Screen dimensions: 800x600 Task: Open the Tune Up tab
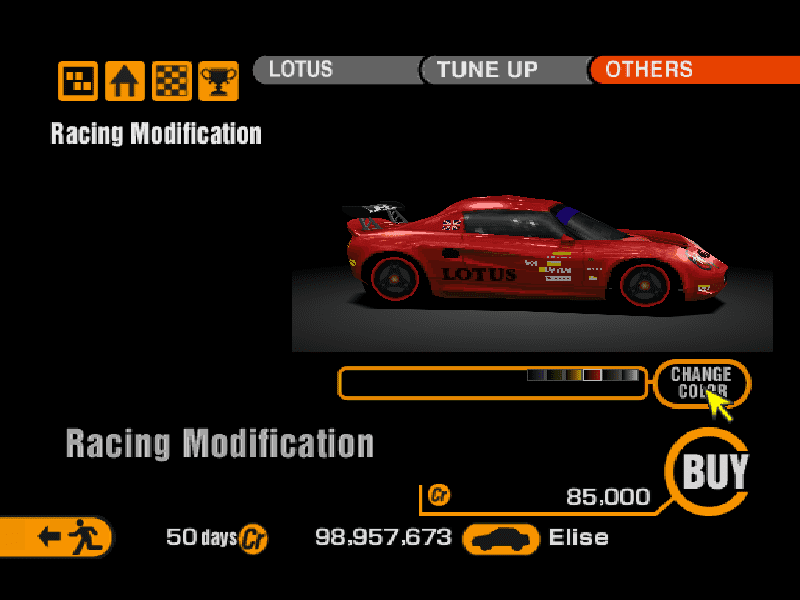click(502, 70)
